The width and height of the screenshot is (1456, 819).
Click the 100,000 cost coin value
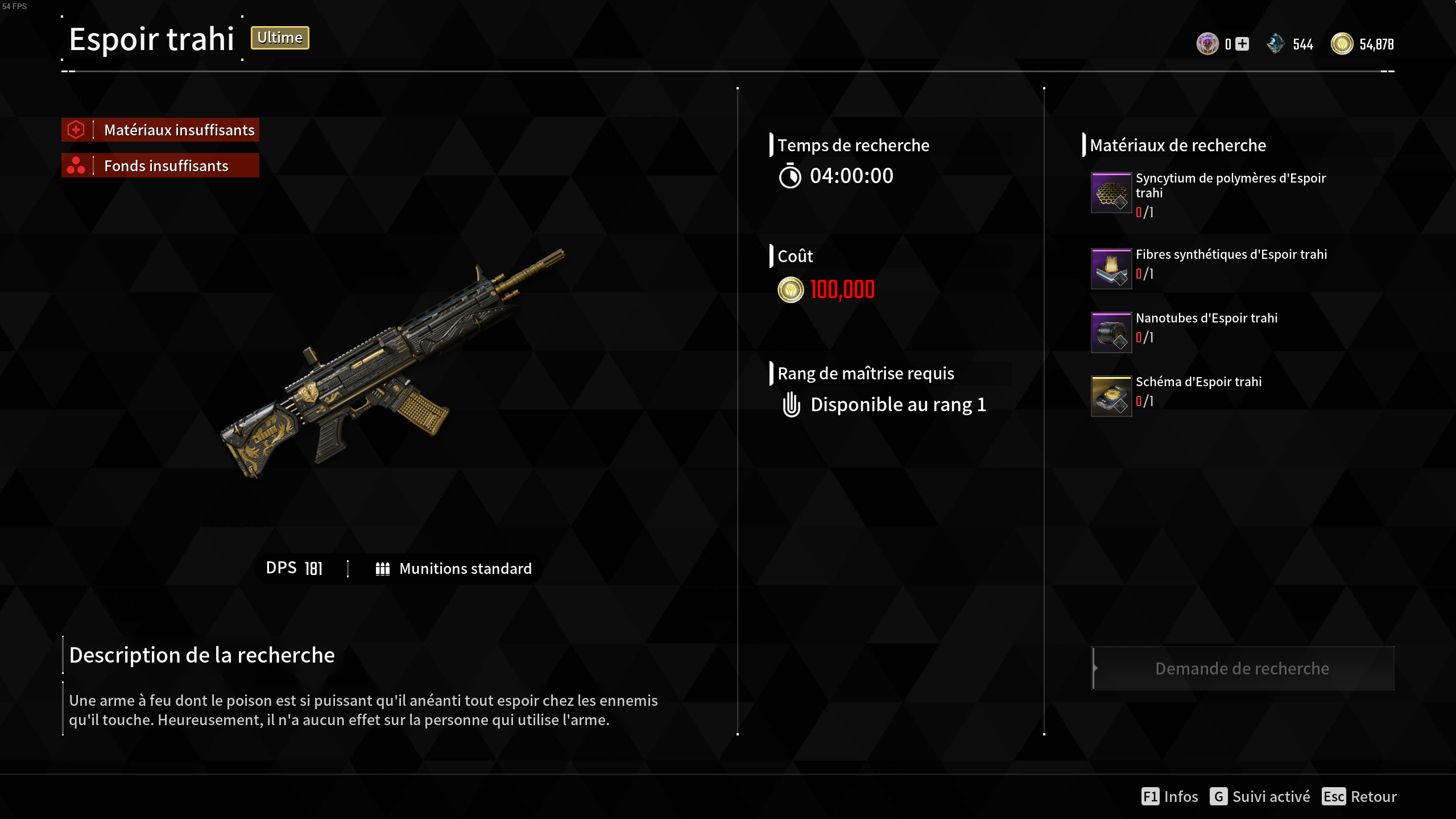(x=841, y=289)
